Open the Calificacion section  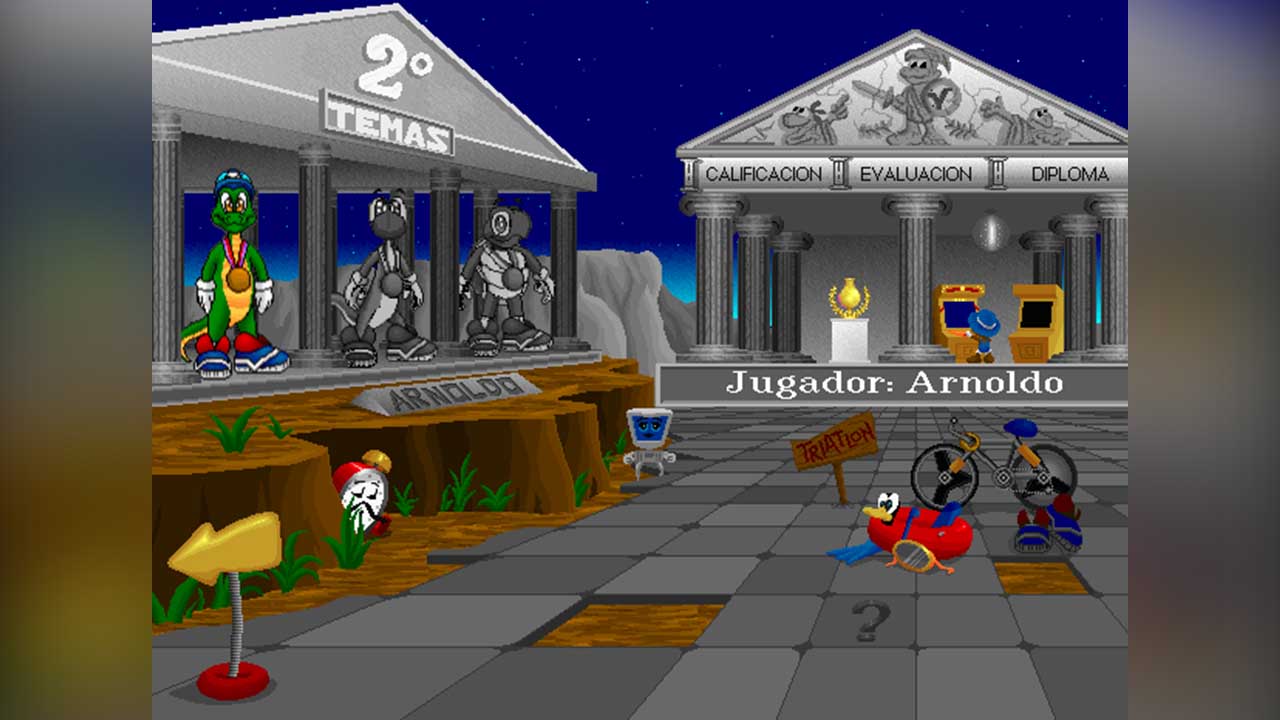[763, 174]
